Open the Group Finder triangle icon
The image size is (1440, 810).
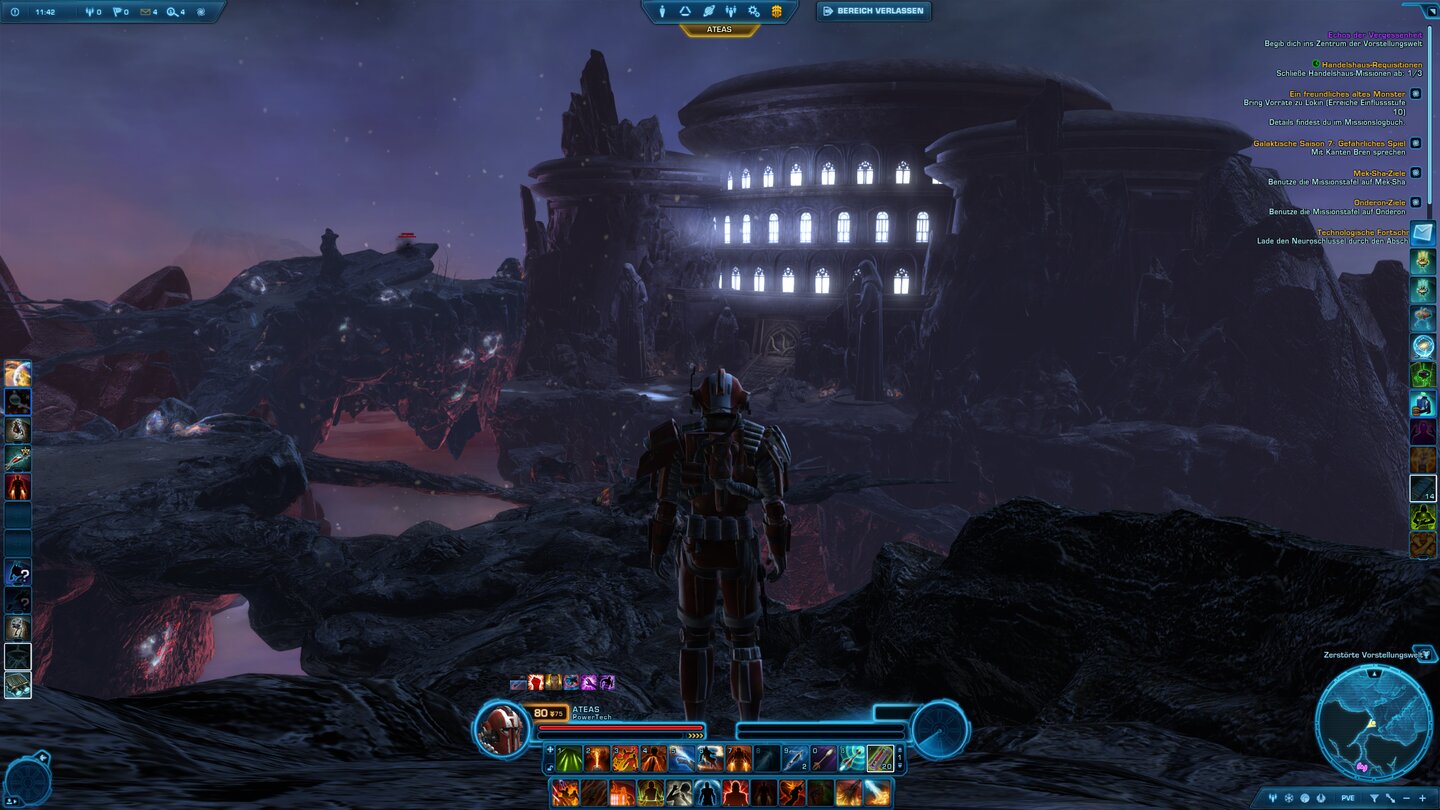pos(685,12)
